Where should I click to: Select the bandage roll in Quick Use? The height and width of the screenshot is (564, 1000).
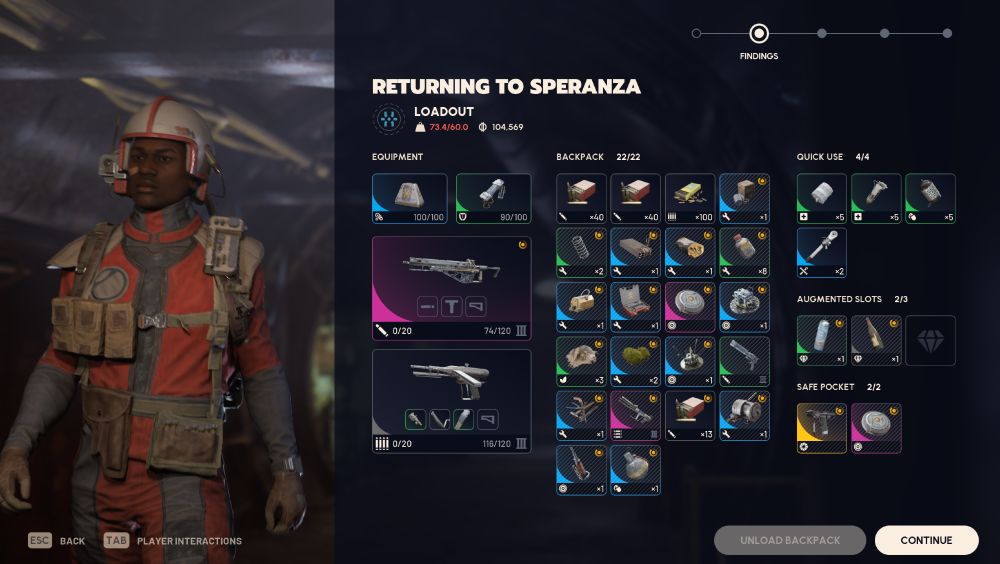pos(822,198)
